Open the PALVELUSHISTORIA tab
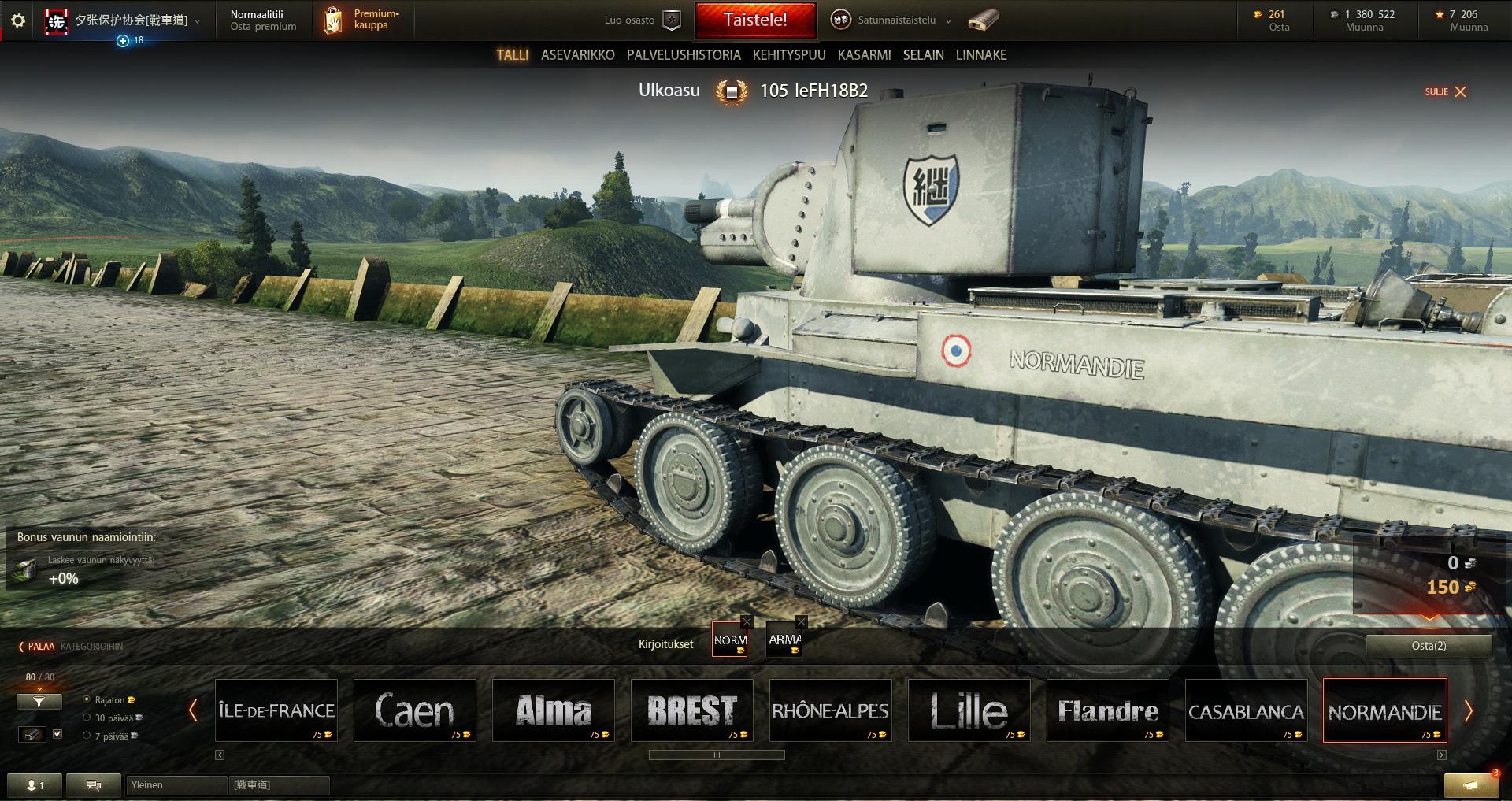 (x=684, y=55)
